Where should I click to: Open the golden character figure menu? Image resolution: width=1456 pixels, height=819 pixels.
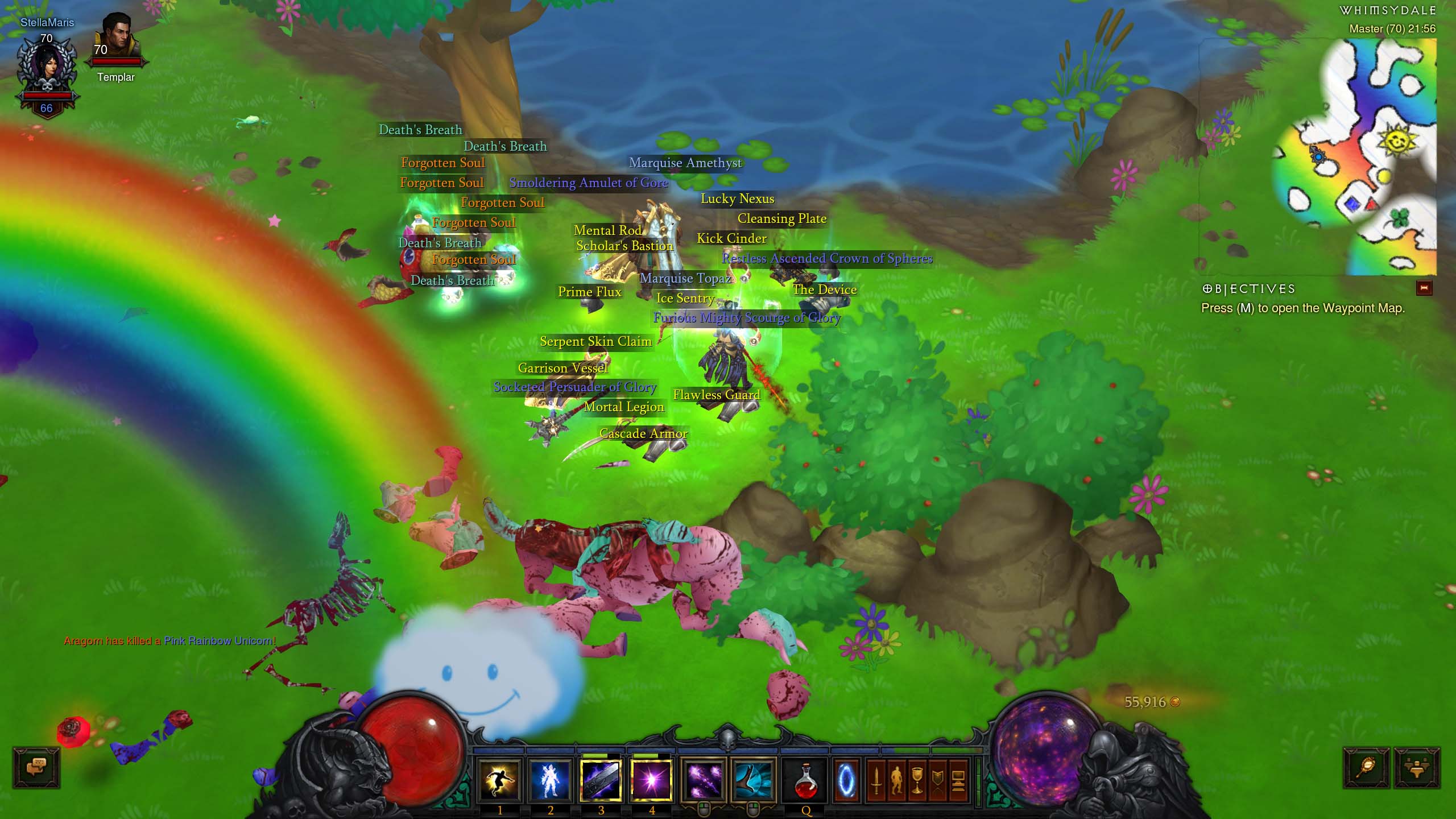(897, 780)
